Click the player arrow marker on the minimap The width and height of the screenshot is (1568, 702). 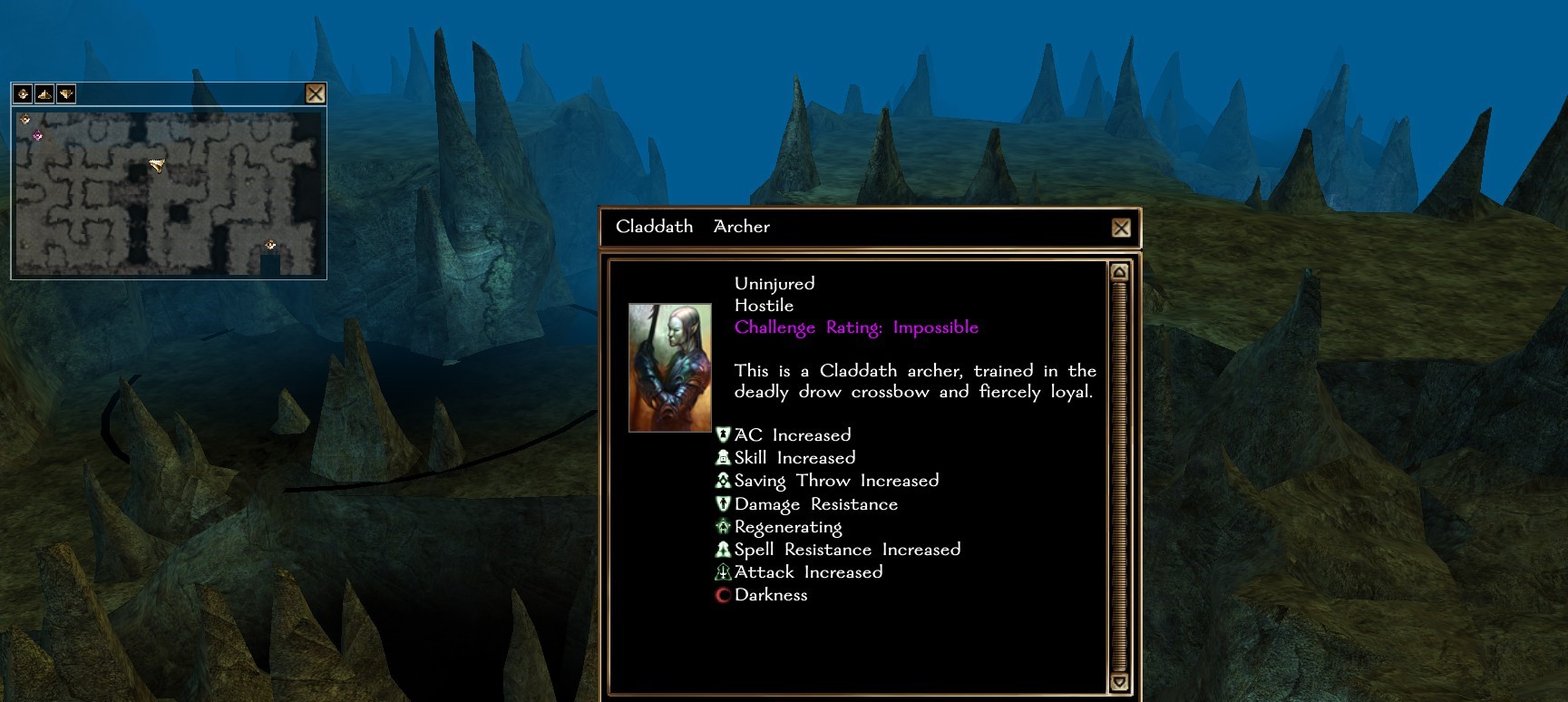click(157, 165)
